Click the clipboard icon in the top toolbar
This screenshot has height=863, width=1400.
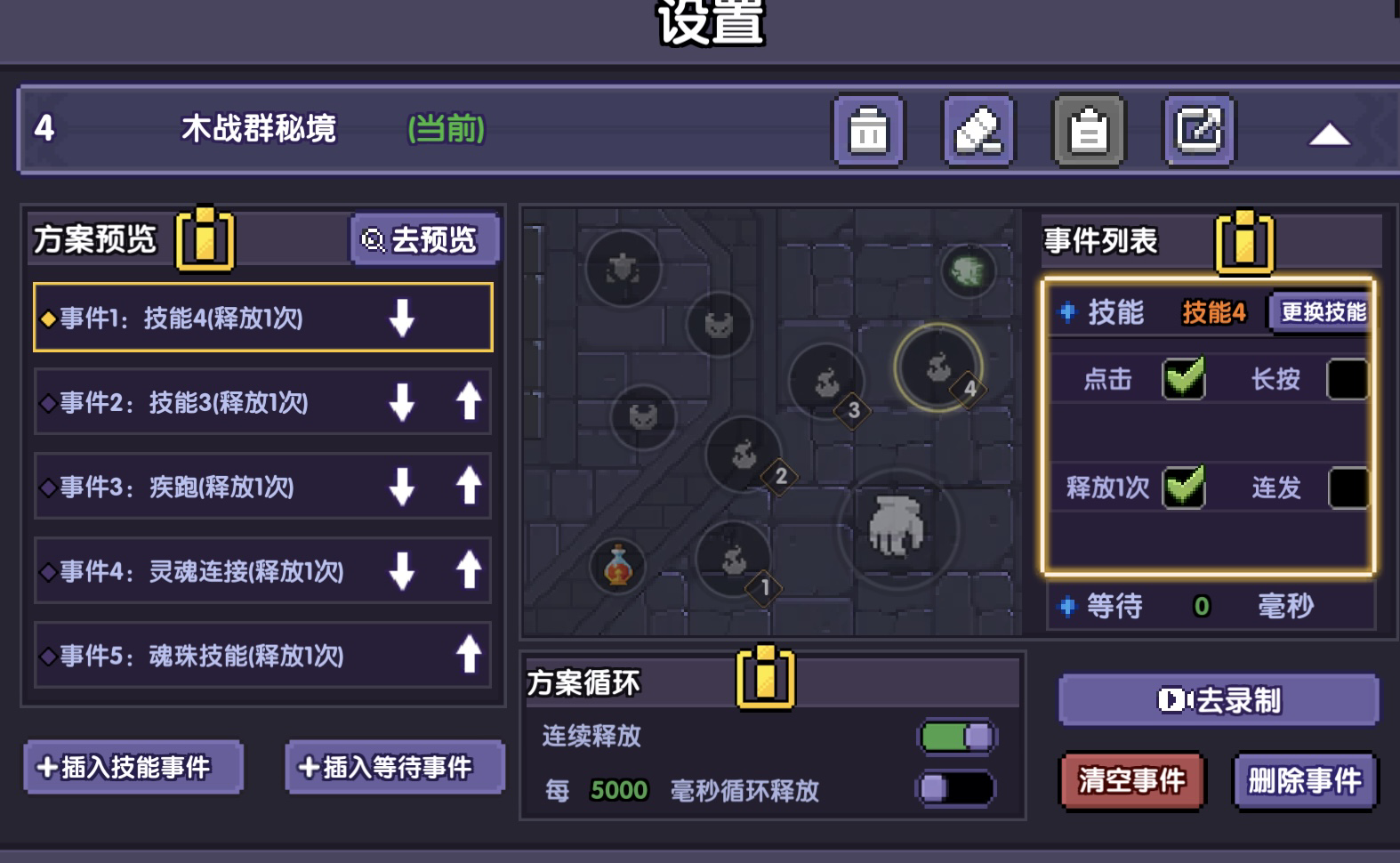coord(1087,130)
